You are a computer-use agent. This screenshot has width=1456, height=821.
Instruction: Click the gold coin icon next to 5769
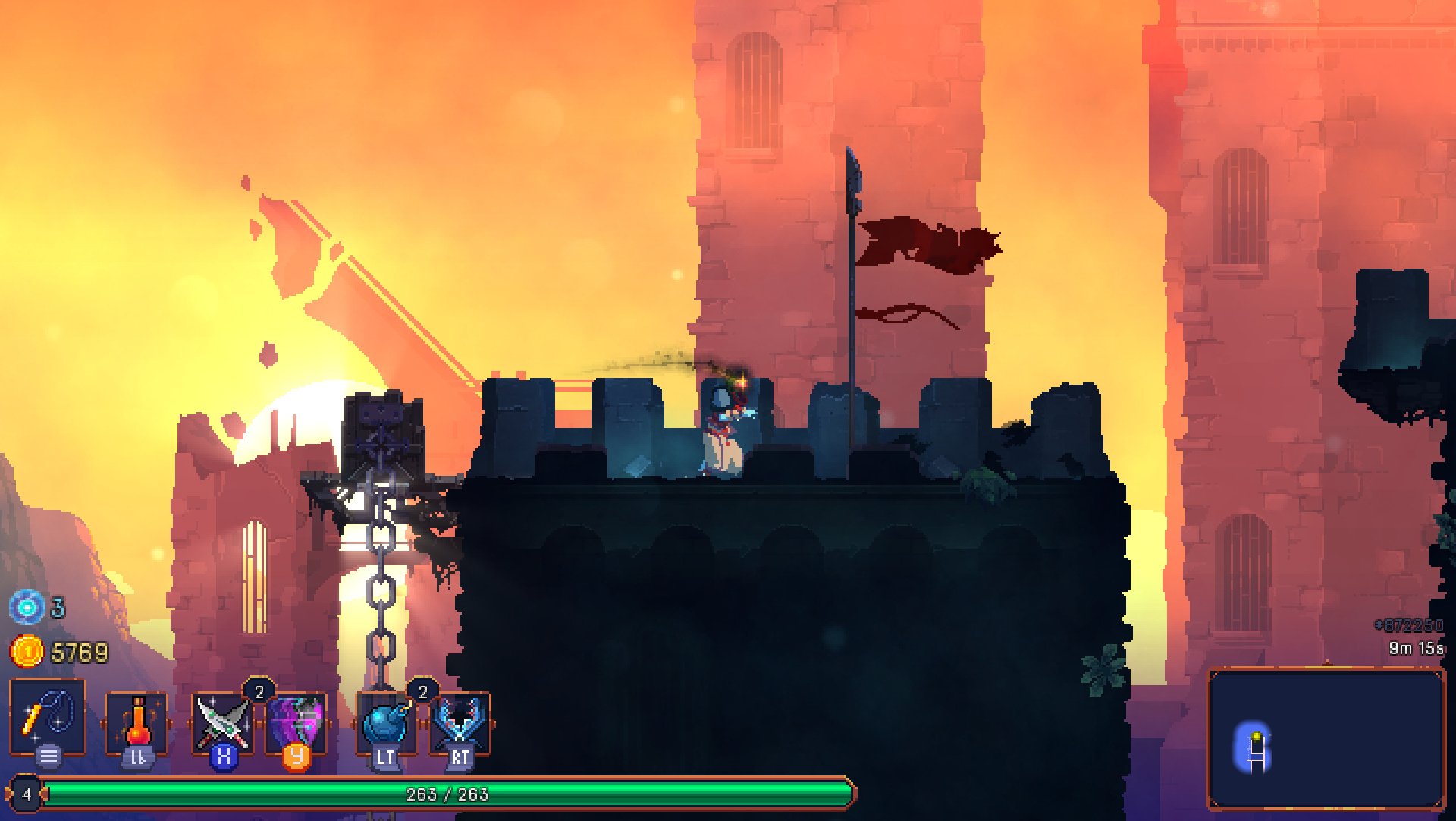(25, 650)
